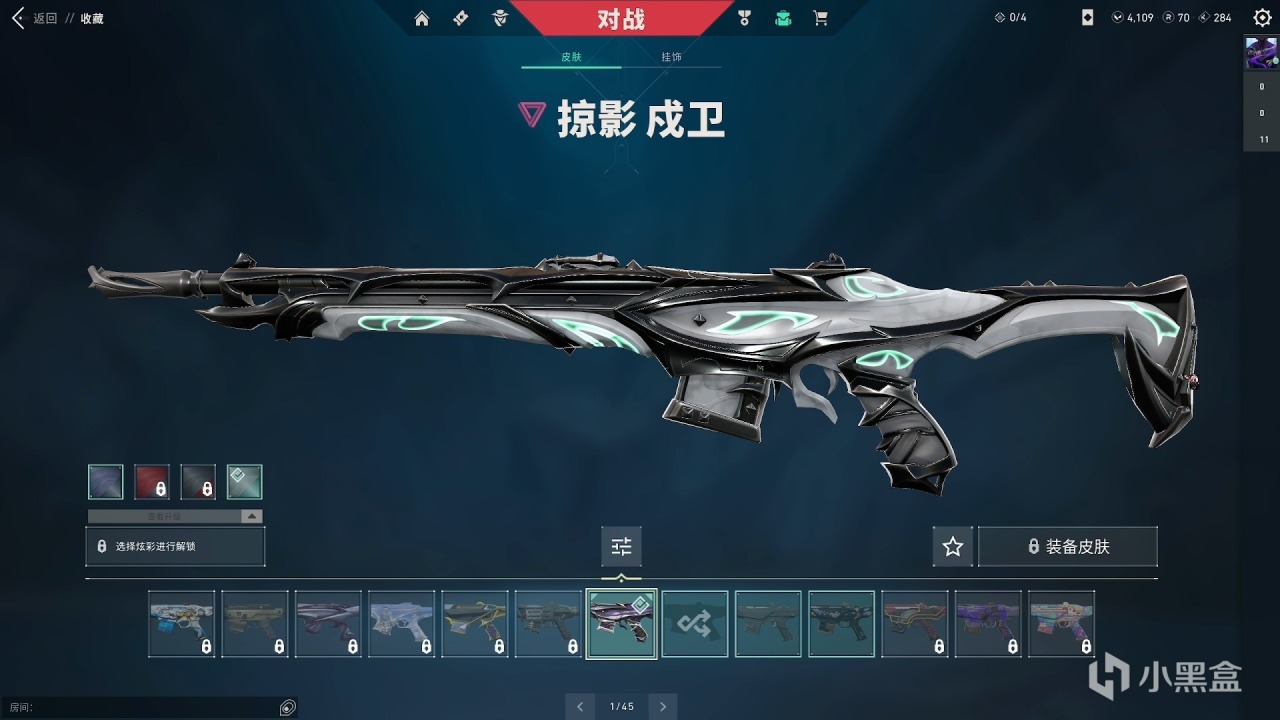Click the next page arrow in the pagination
This screenshot has height=720, width=1280.
[x=662, y=706]
